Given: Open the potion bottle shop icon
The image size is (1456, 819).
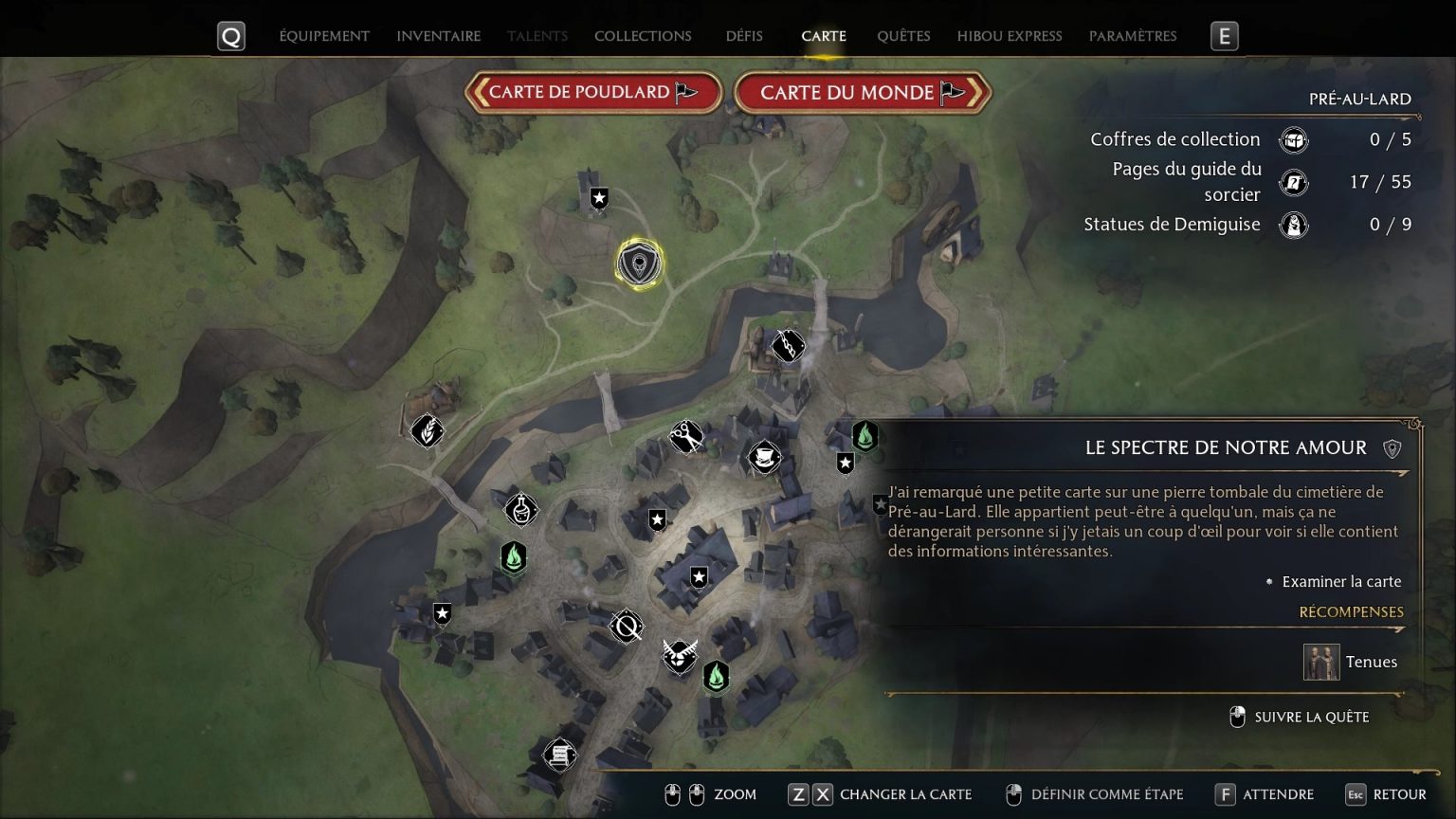Looking at the screenshot, I should click(x=519, y=509).
